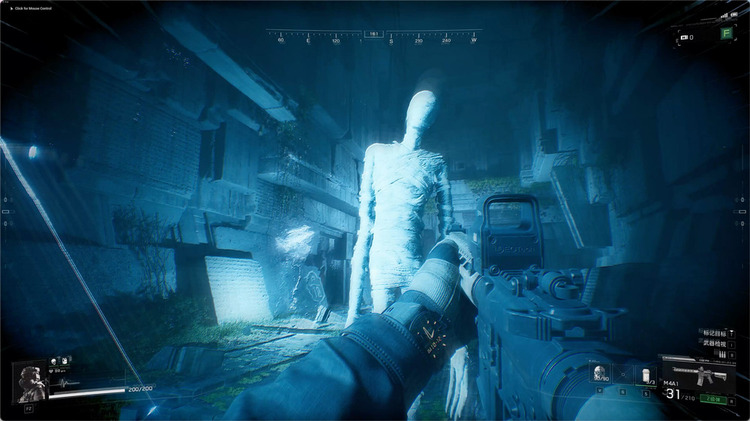Choose the 标记目标 mark target option

click(709, 333)
